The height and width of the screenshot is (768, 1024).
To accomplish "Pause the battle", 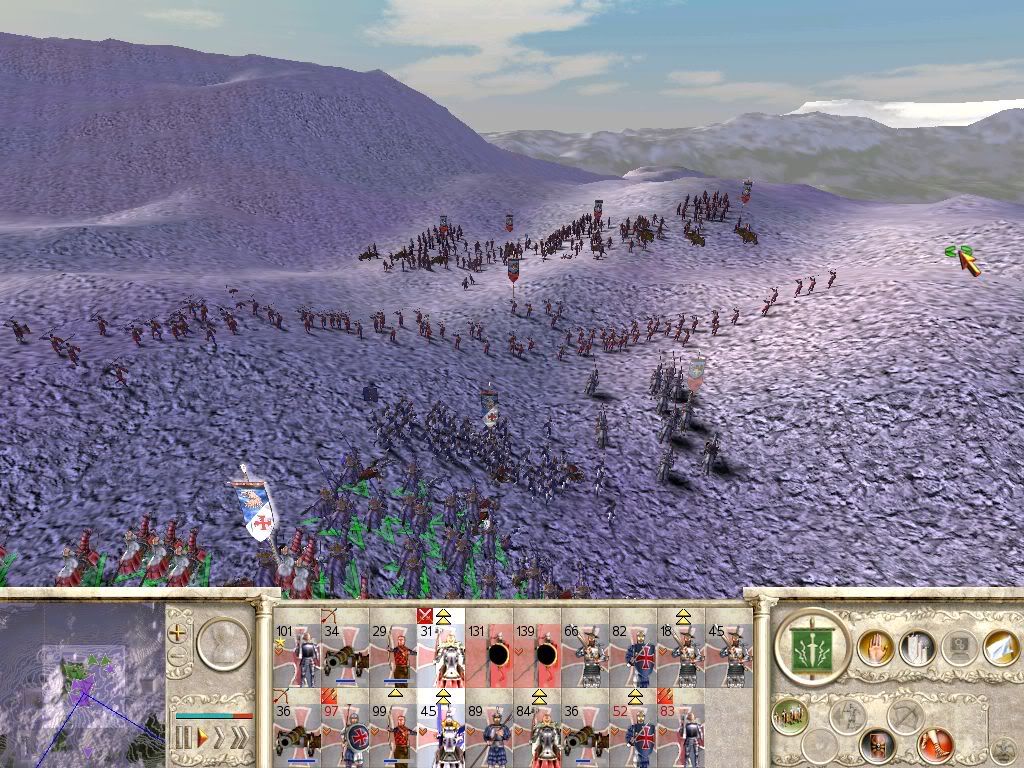I will coord(183,738).
